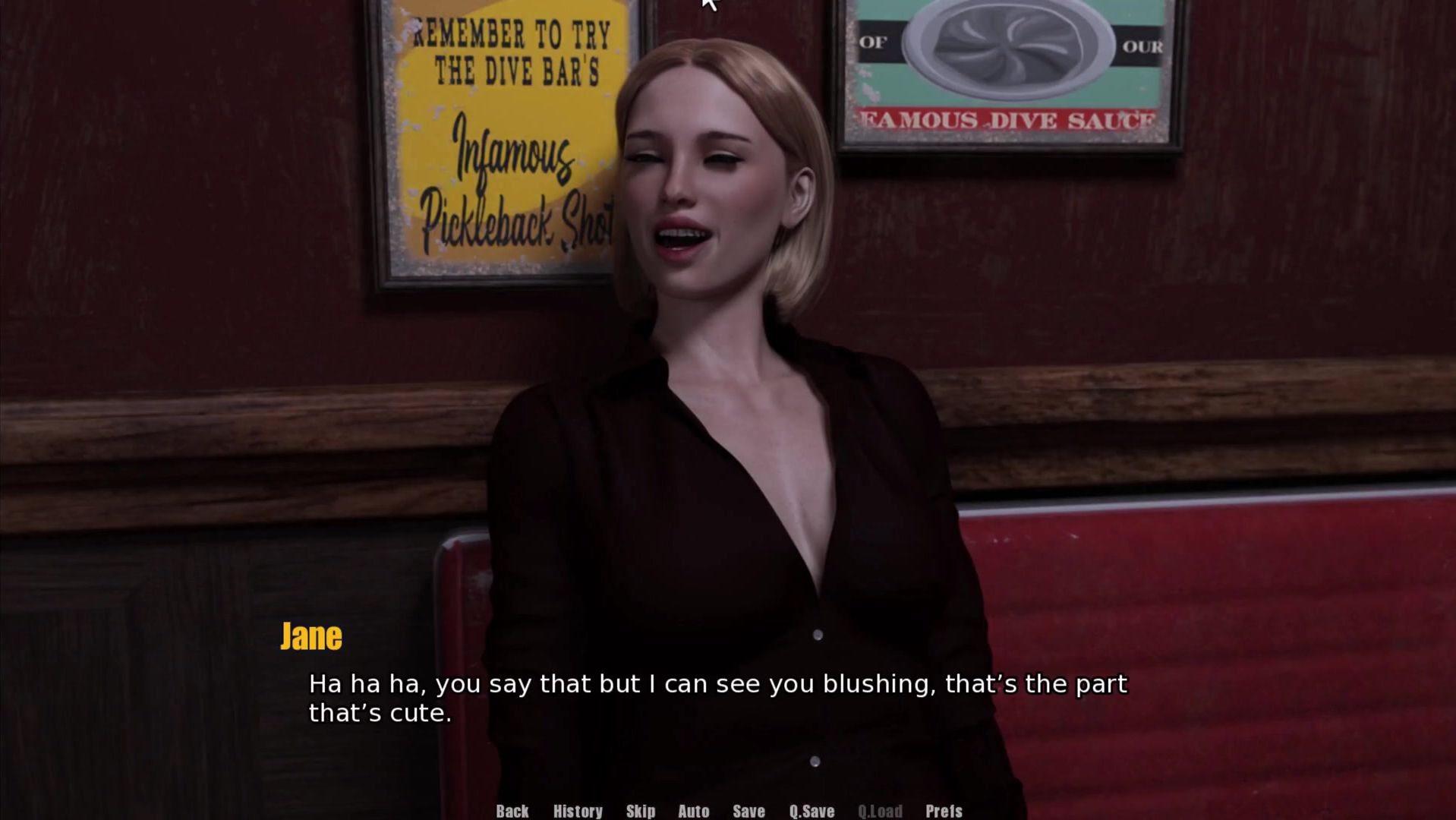Open the dialogue History log
Viewport: 1456px width, 820px height.
click(x=578, y=811)
